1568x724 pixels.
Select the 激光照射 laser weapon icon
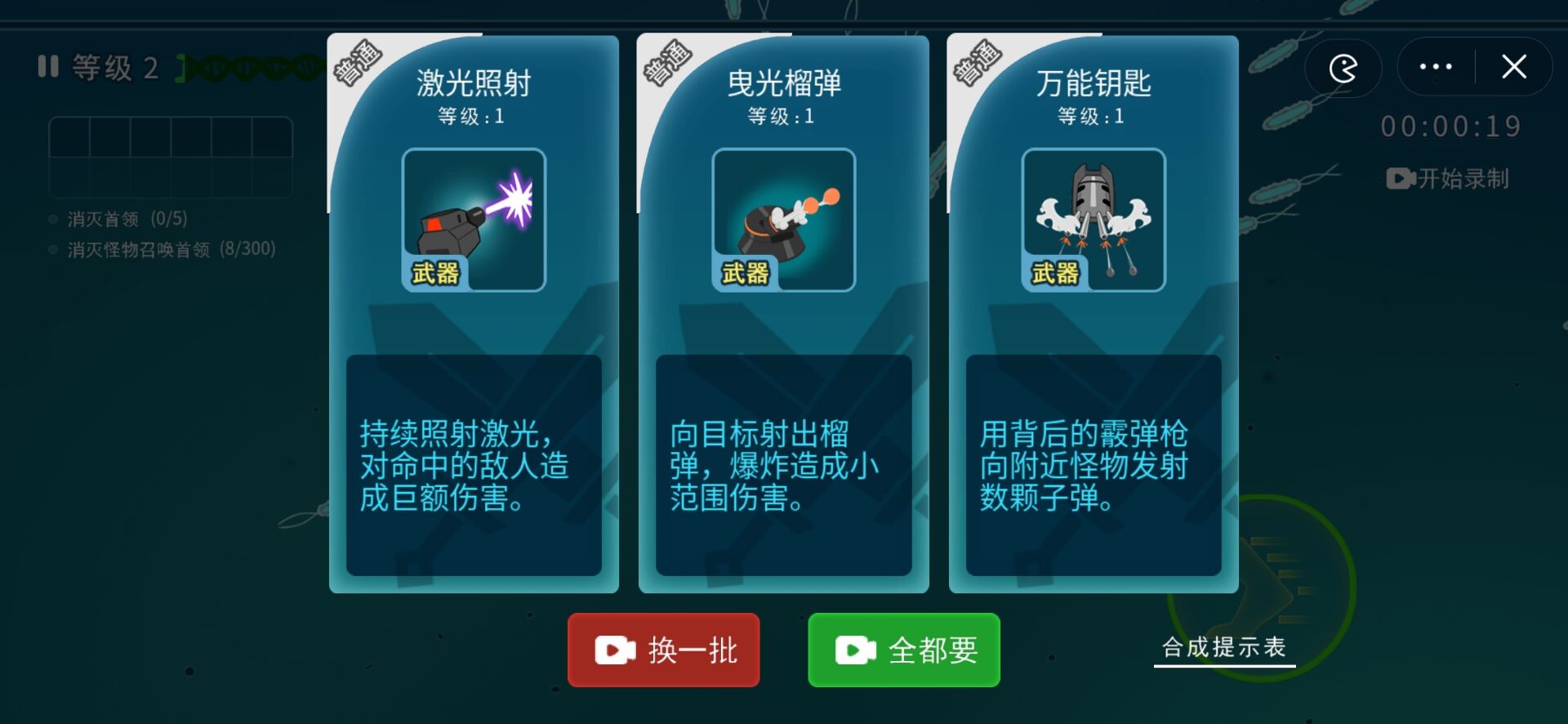coord(473,219)
